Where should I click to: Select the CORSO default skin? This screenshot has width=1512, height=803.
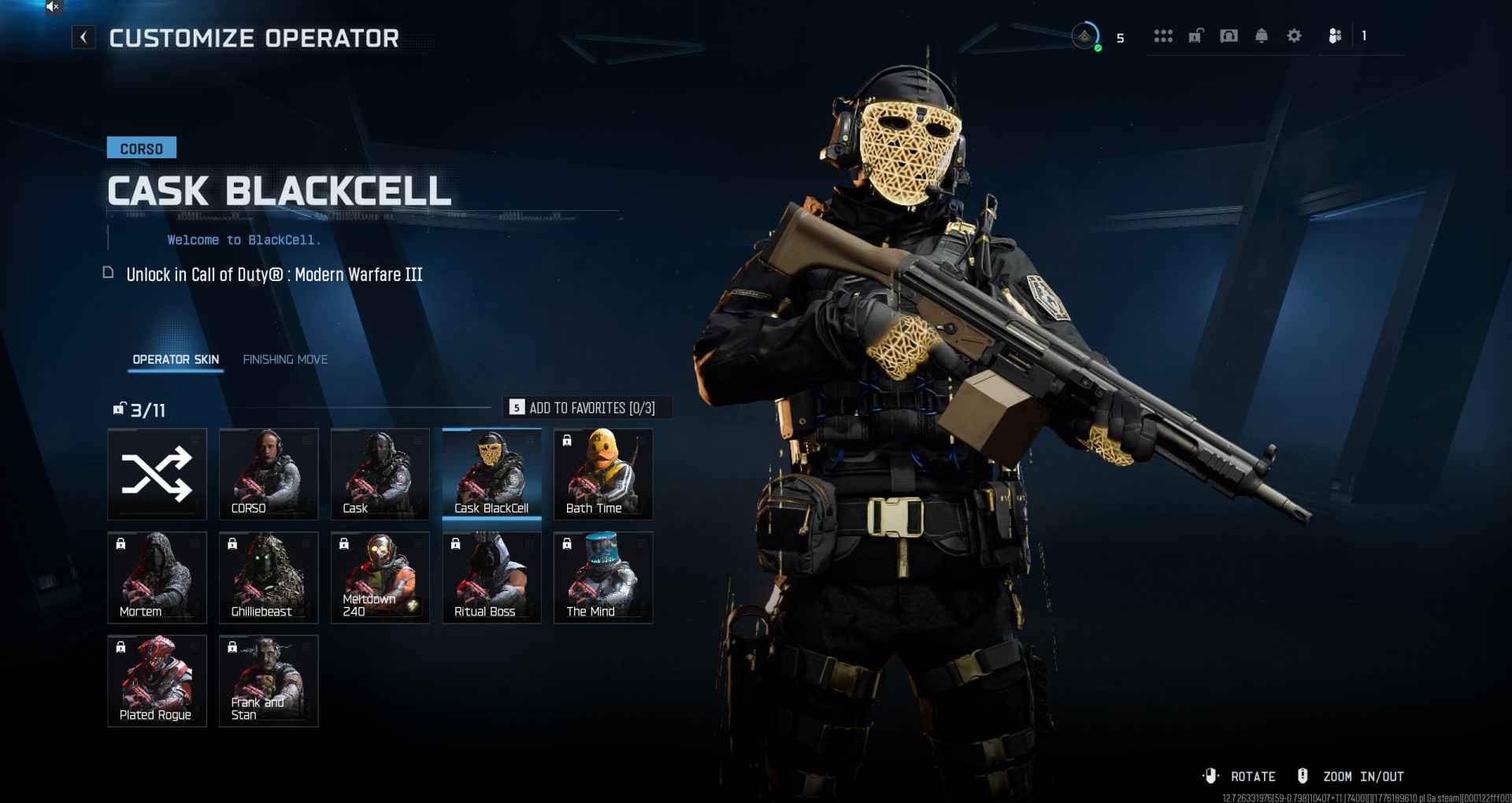(x=269, y=474)
